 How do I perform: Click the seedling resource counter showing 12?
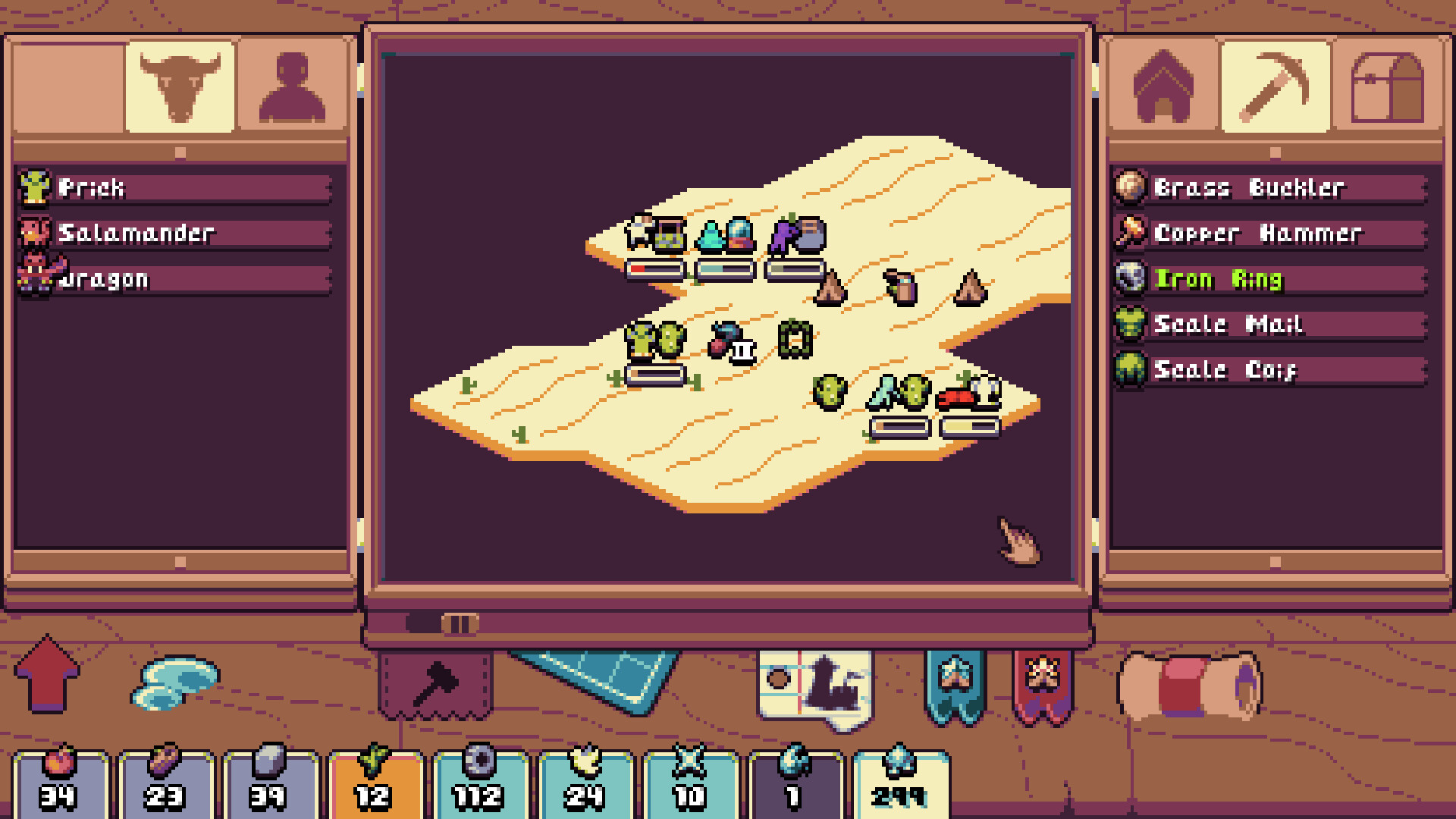(x=375, y=781)
